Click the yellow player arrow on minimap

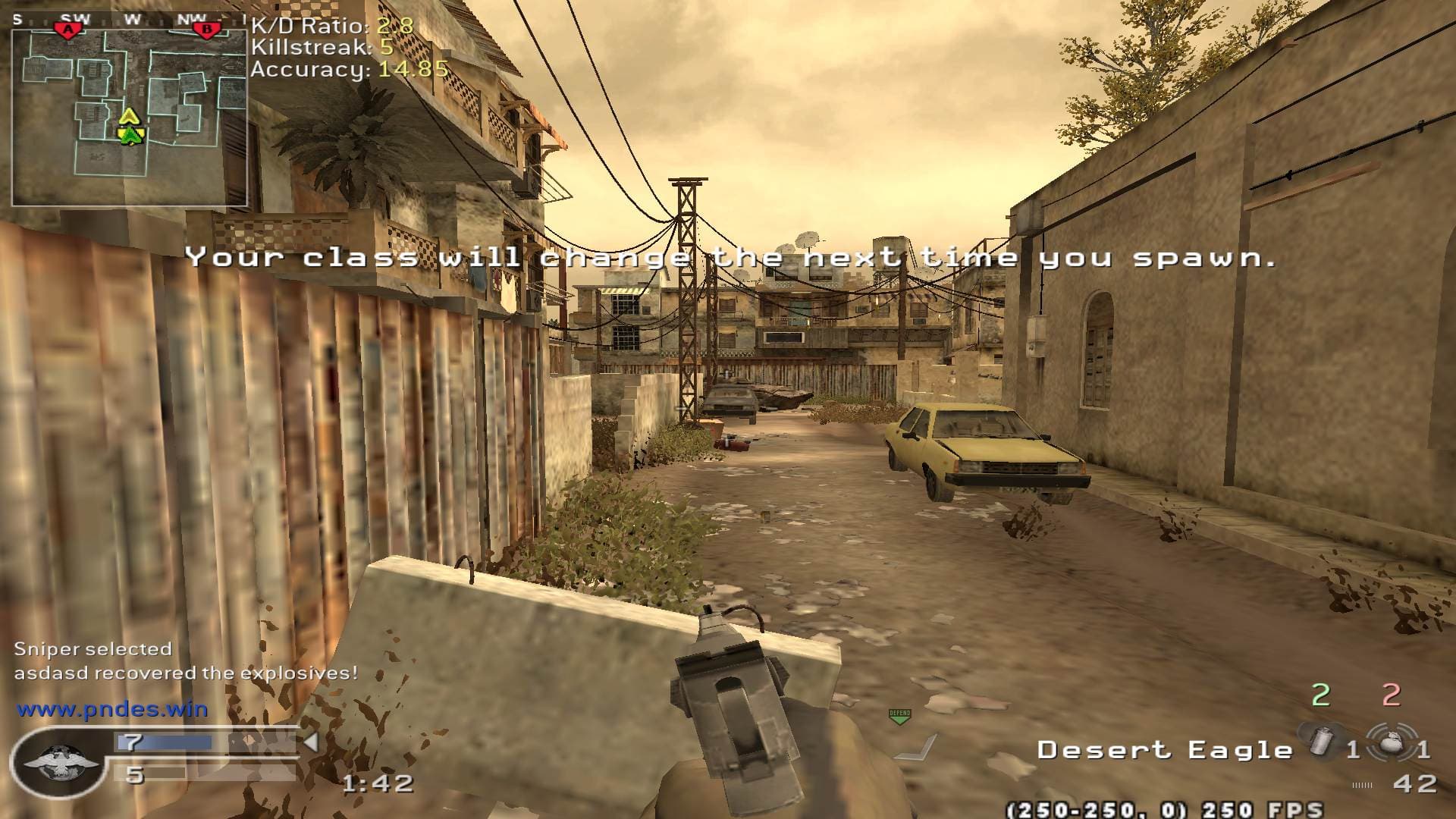point(130,116)
